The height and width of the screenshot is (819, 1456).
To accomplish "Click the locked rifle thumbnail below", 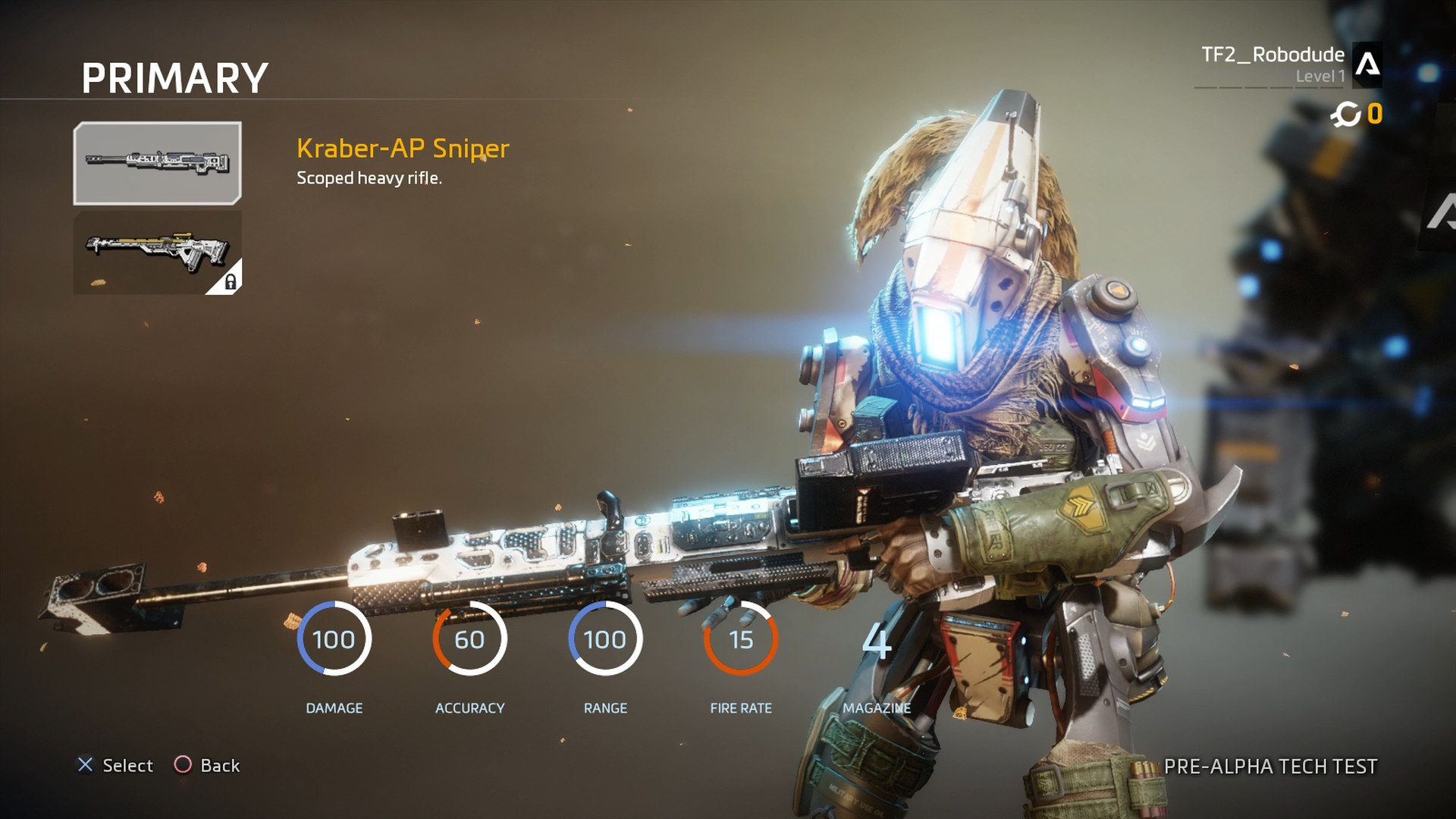I will tap(157, 250).
